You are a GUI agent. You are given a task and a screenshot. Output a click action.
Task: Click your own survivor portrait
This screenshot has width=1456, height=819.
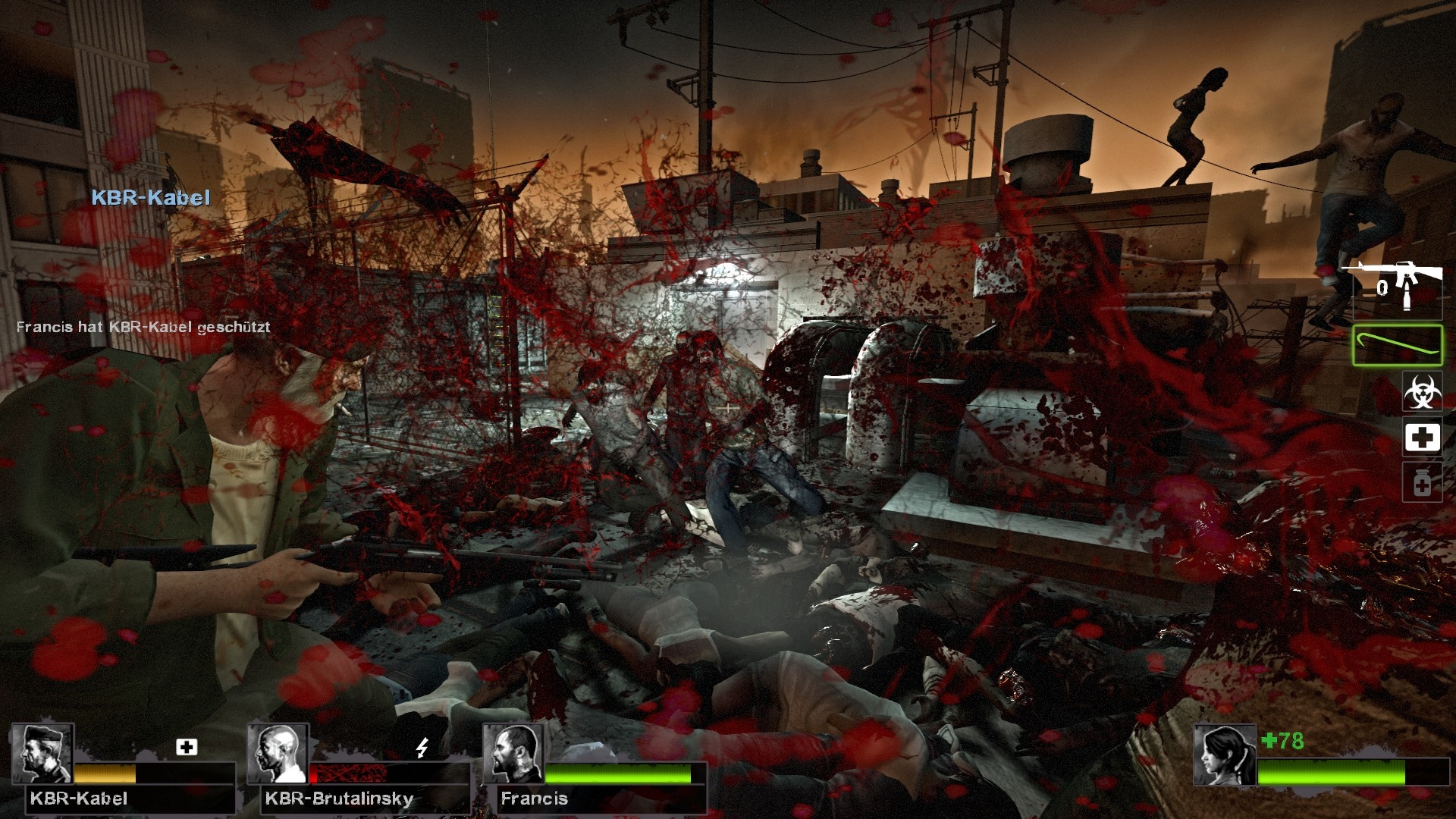click(1225, 755)
